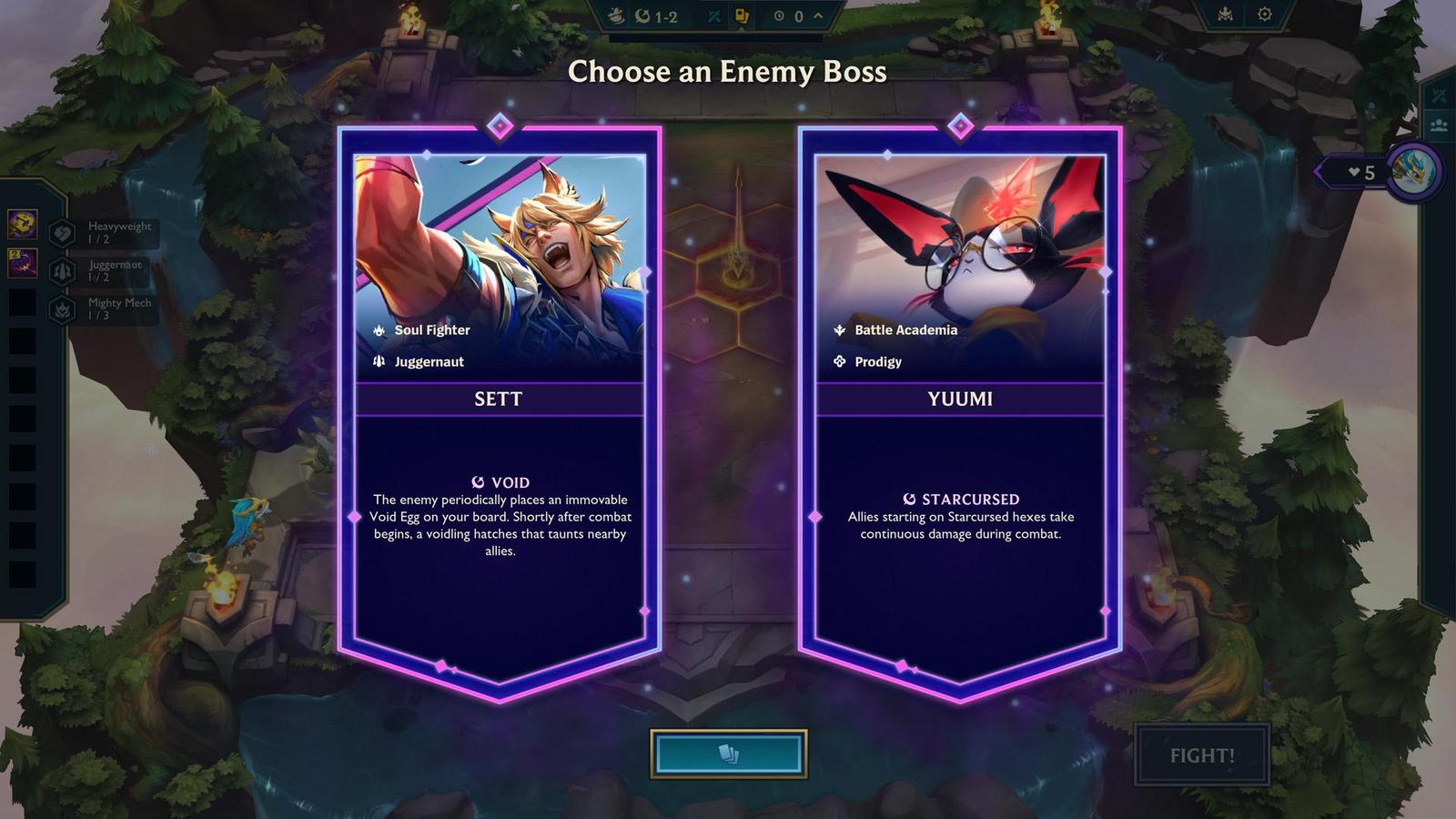The height and width of the screenshot is (819, 1456).
Task: Click the crossed-swords scouting icon
Action: point(713,16)
